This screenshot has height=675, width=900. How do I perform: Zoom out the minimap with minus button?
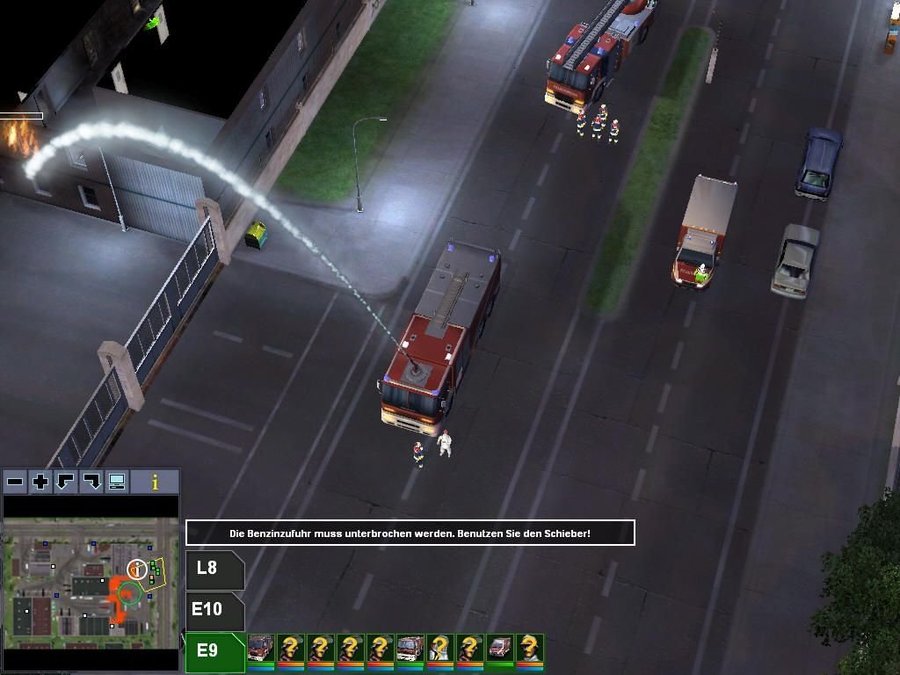(15, 482)
